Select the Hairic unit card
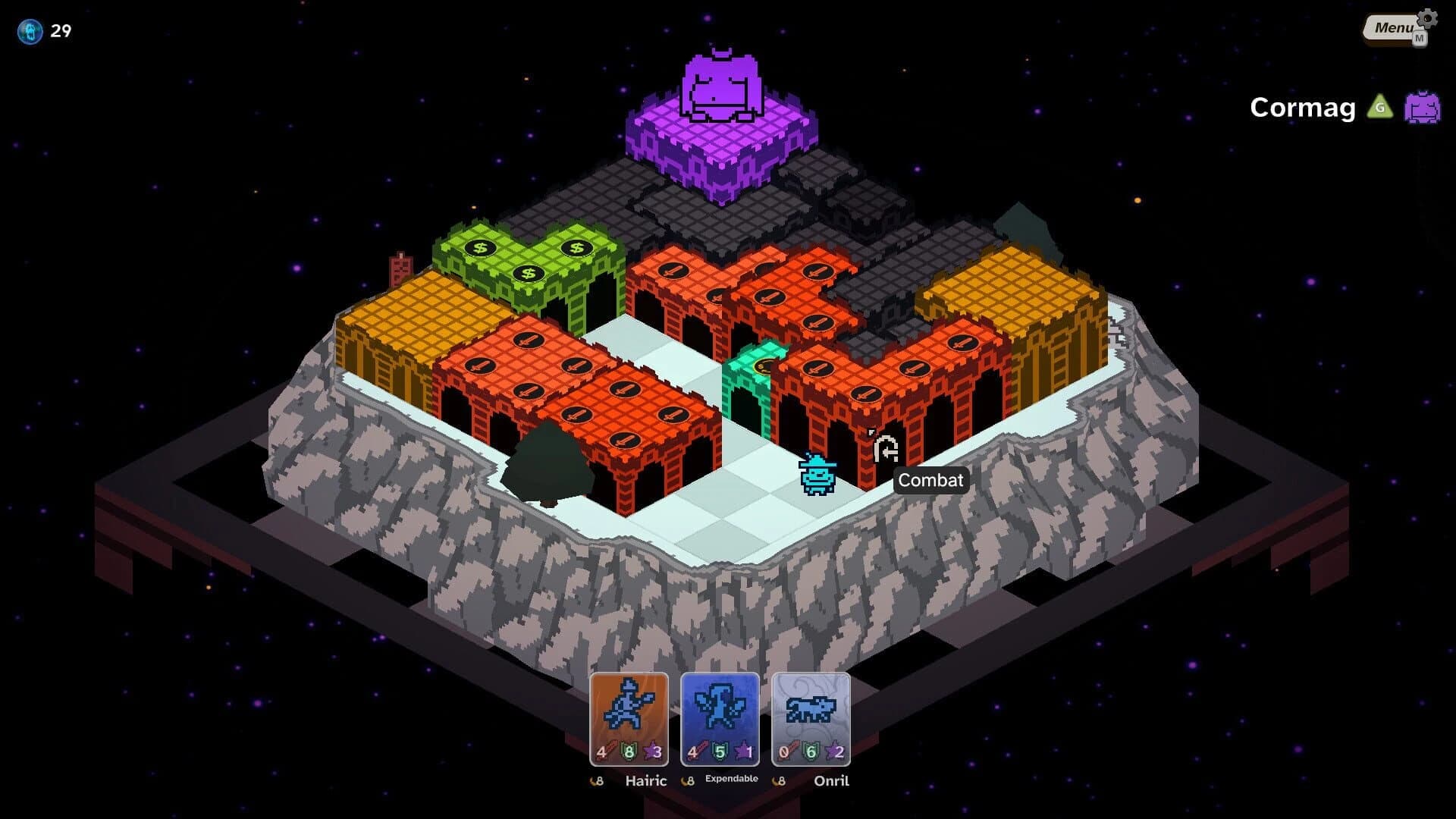This screenshot has width=1456, height=819. [629, 717]
